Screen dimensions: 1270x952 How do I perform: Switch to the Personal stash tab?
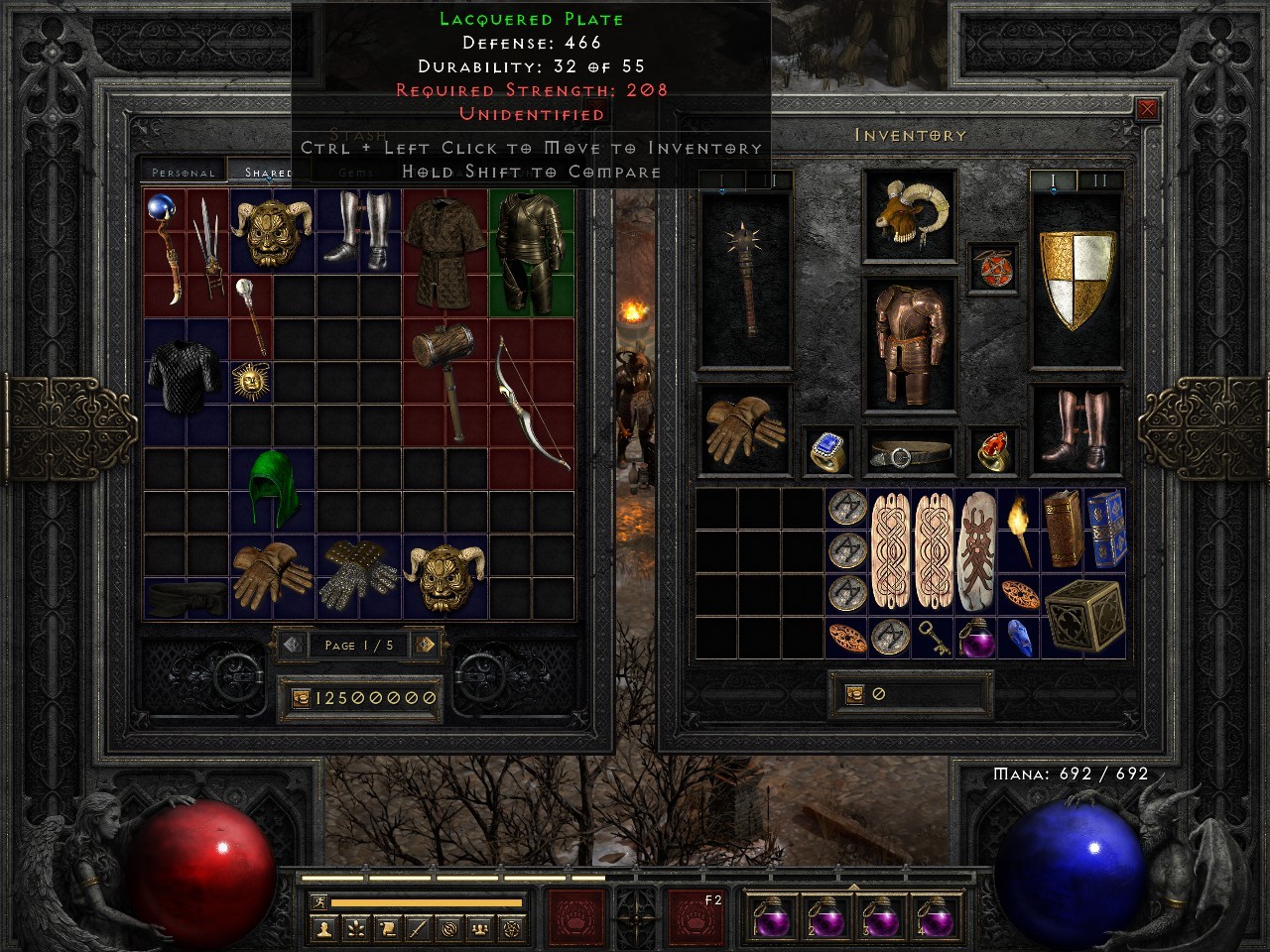184,172
